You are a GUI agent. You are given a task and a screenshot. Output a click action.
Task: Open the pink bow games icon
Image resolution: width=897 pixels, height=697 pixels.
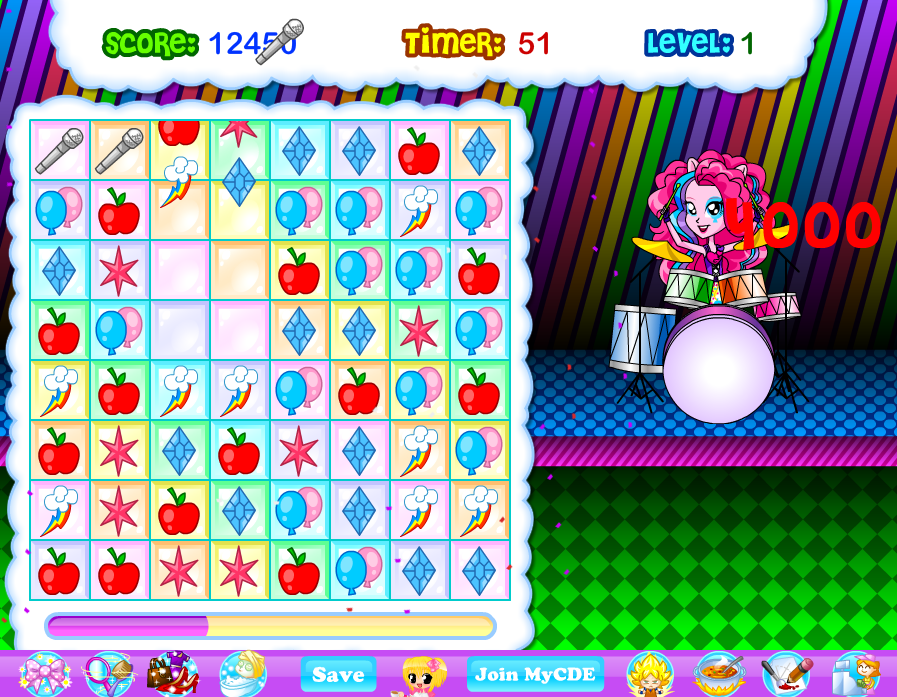coord(44,674)
